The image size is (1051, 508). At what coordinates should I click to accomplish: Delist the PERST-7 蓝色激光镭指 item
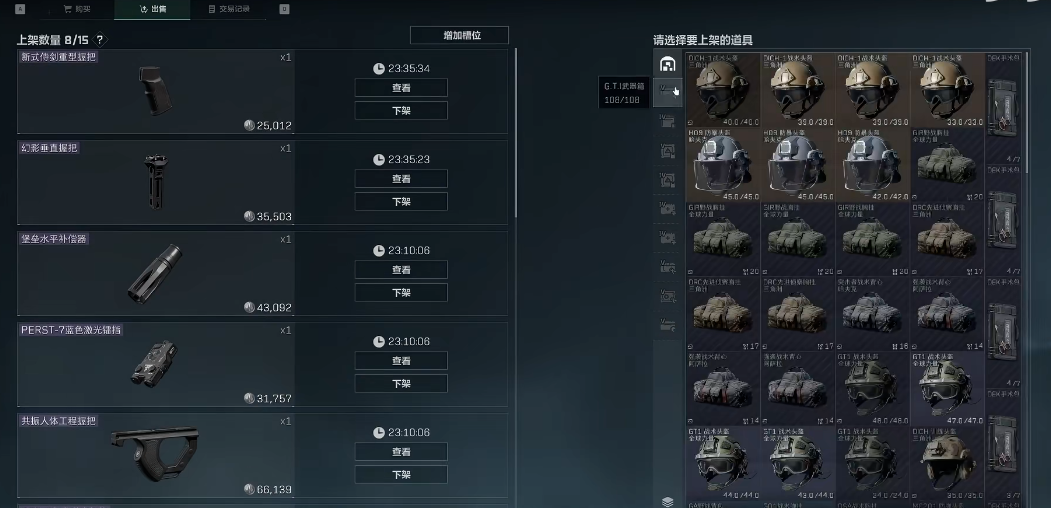pyautogui.click(x=401, y=383)
